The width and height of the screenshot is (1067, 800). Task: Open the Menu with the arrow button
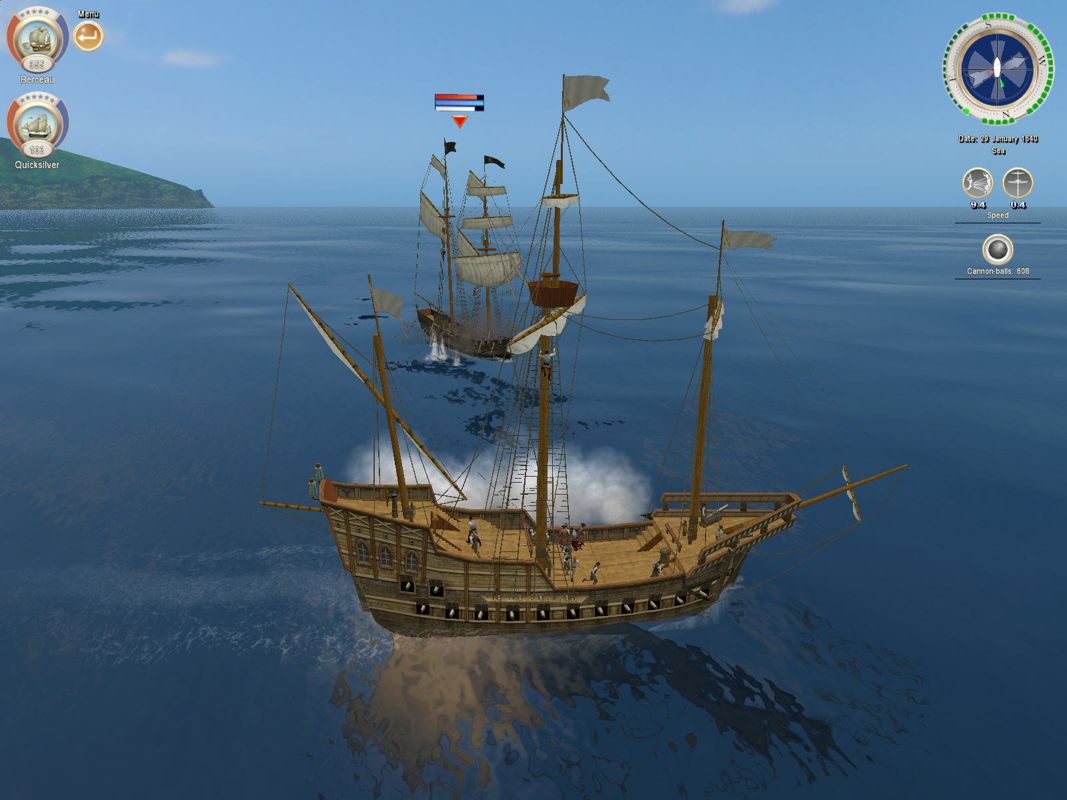[88, 36]
